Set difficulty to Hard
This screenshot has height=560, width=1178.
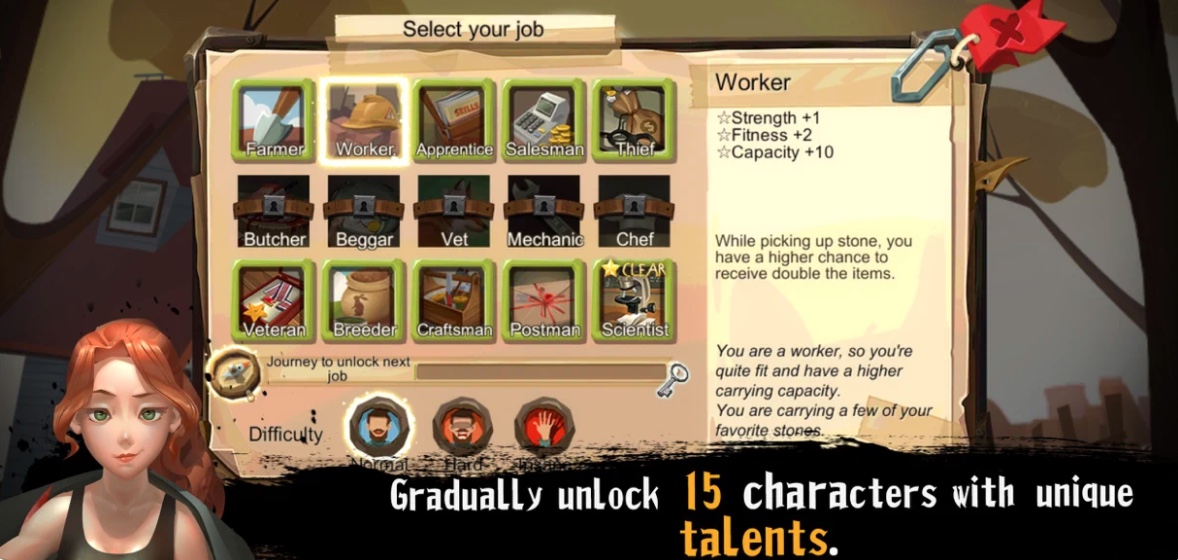460,427
